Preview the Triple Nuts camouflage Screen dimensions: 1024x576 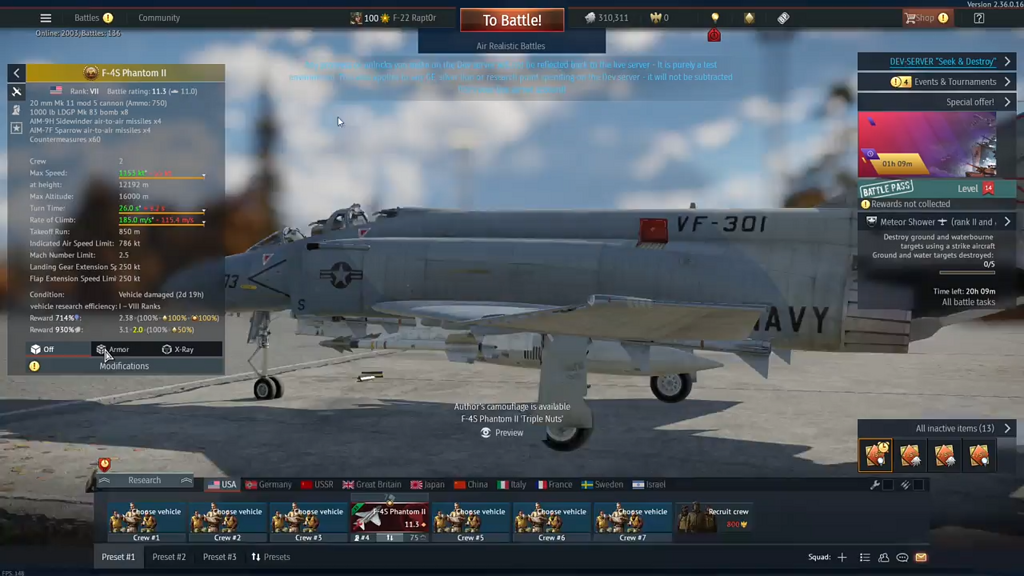point(502,433)
